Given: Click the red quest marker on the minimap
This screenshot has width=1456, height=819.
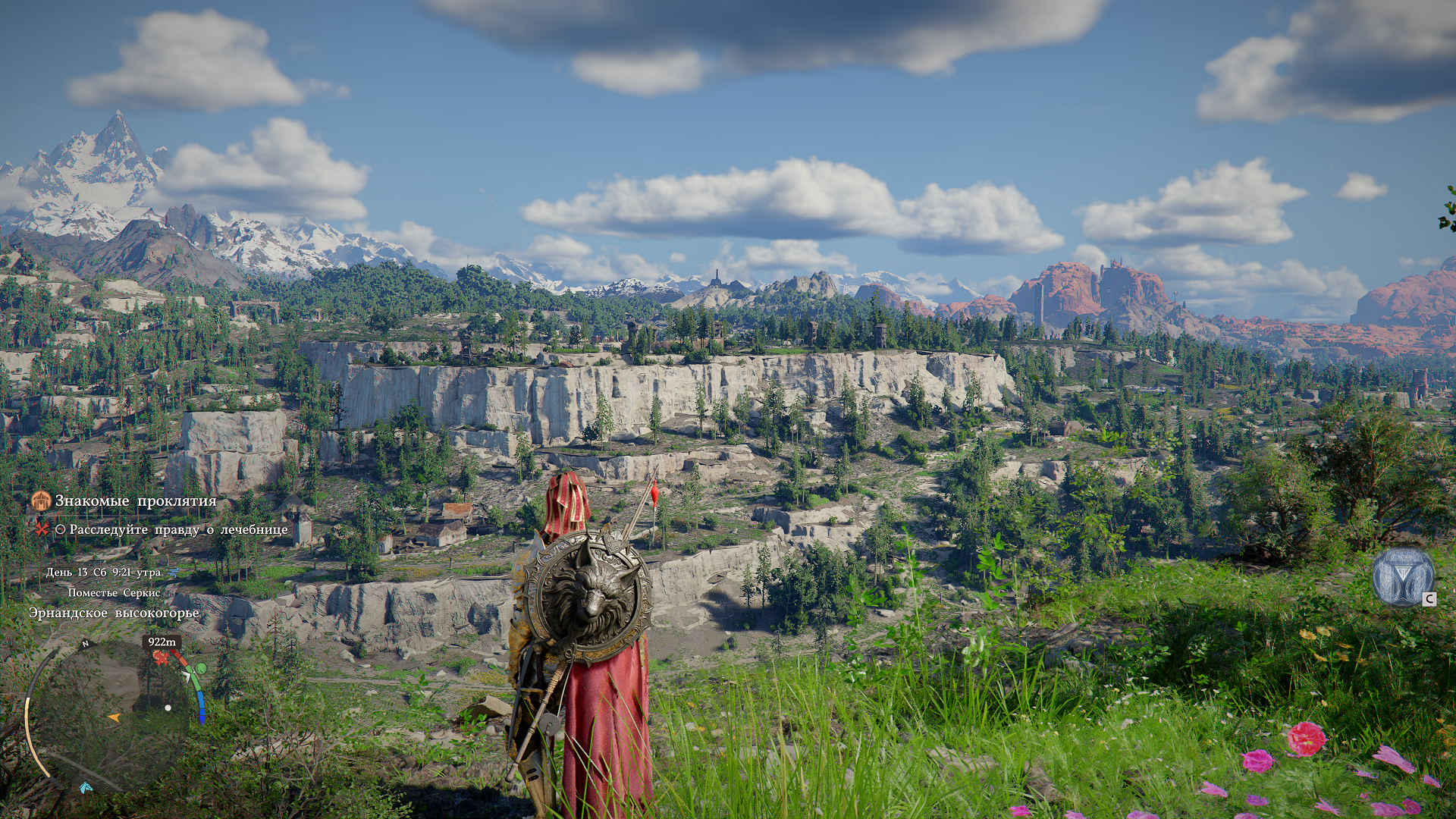Looking at the screenshot, I should (161, 658).
